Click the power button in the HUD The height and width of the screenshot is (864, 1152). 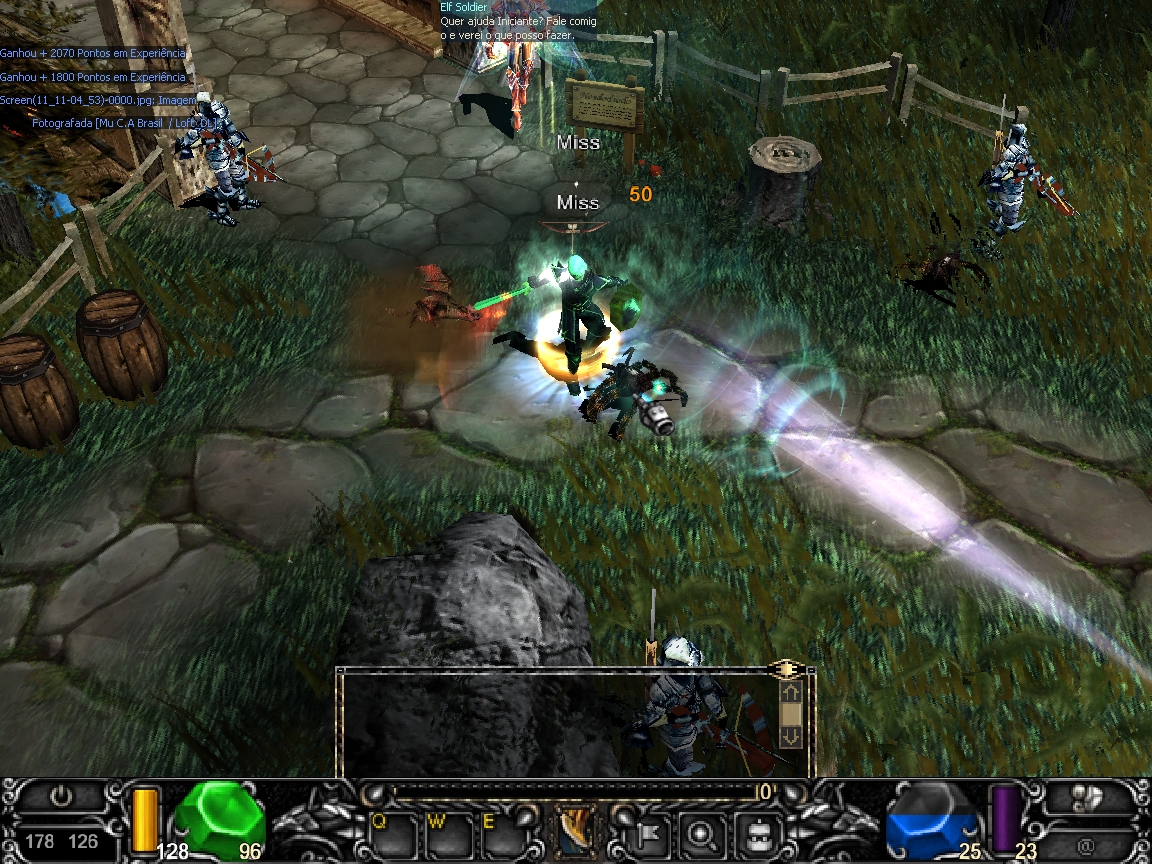click(x=62, y=797)
